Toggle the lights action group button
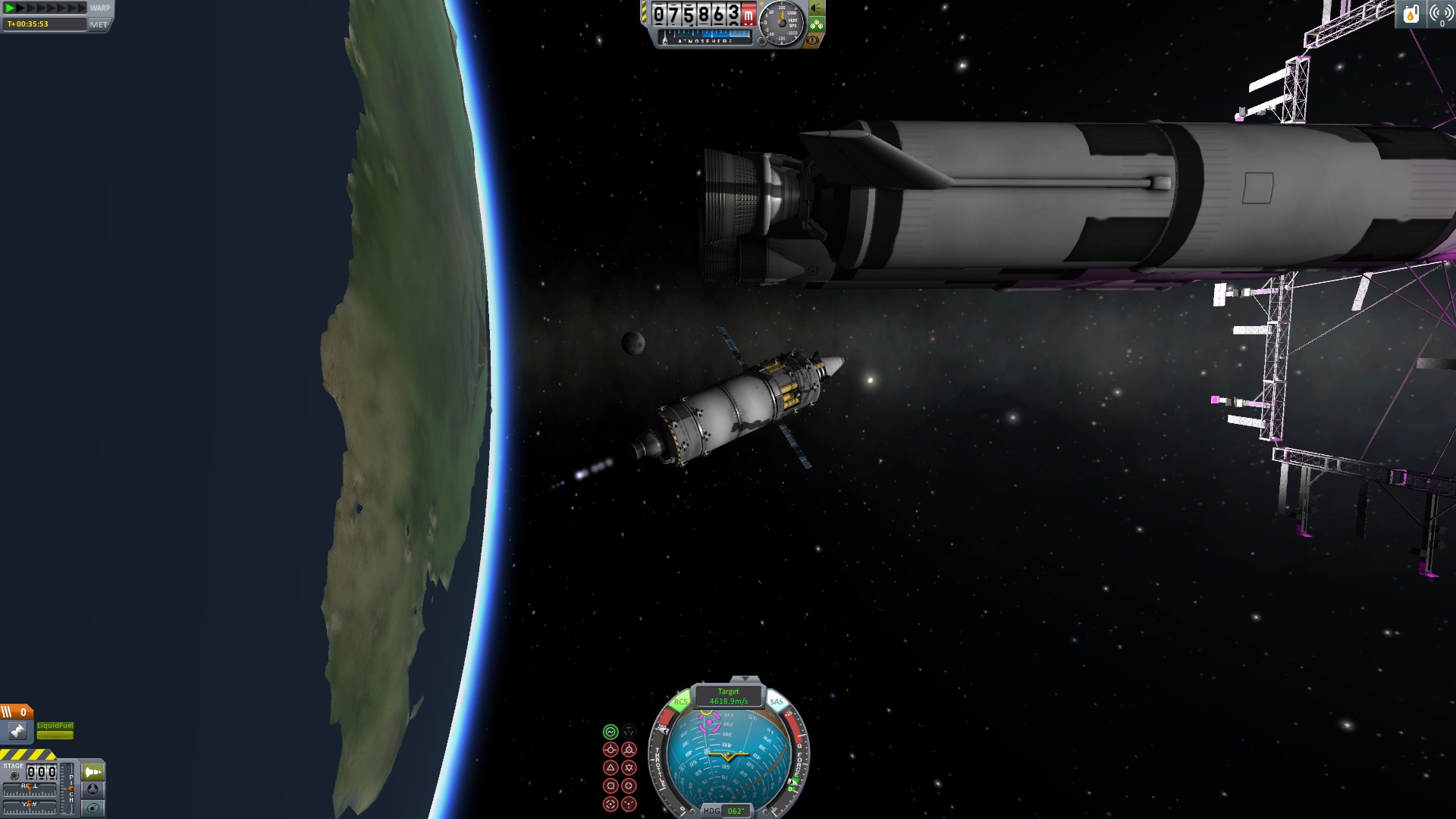Viewport: 1456px width, 819px height. coord(817,8)
